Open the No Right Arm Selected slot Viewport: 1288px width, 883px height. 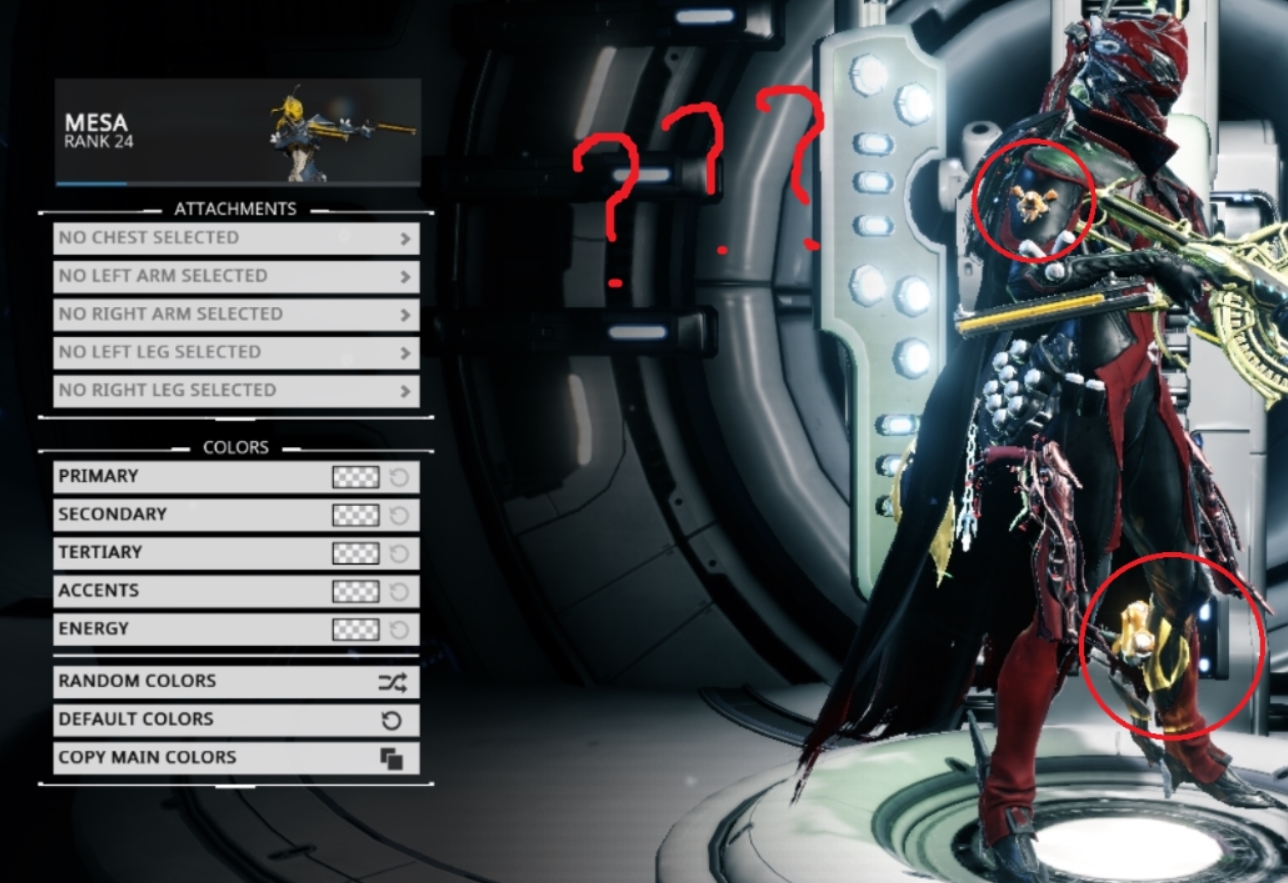pos(235,314)
